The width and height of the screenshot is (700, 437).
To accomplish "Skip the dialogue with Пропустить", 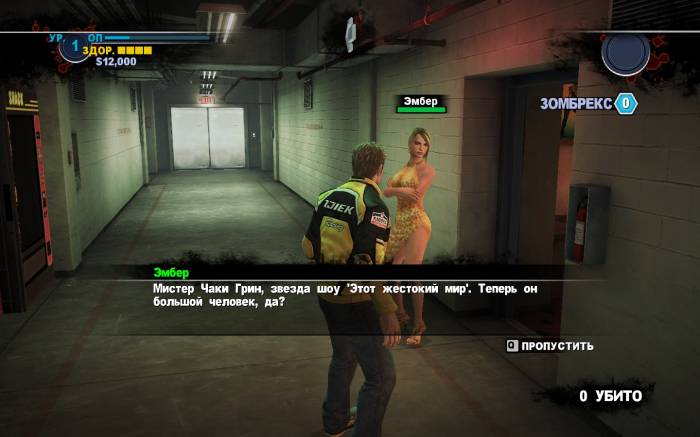I will 550,346.
